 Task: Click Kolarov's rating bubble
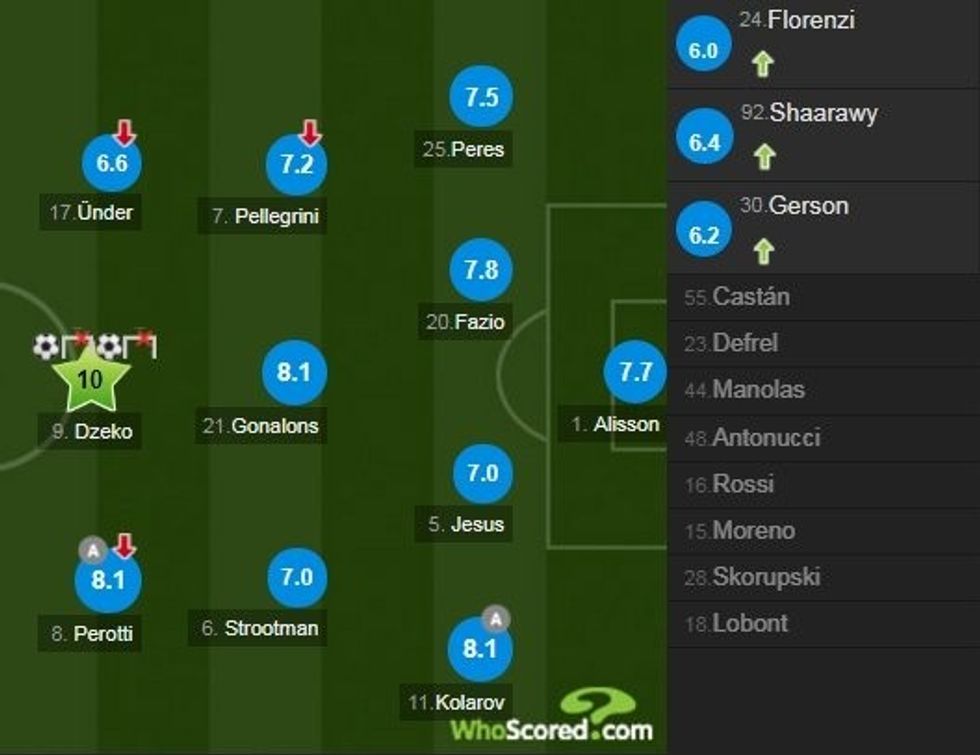tap(480, 649)
